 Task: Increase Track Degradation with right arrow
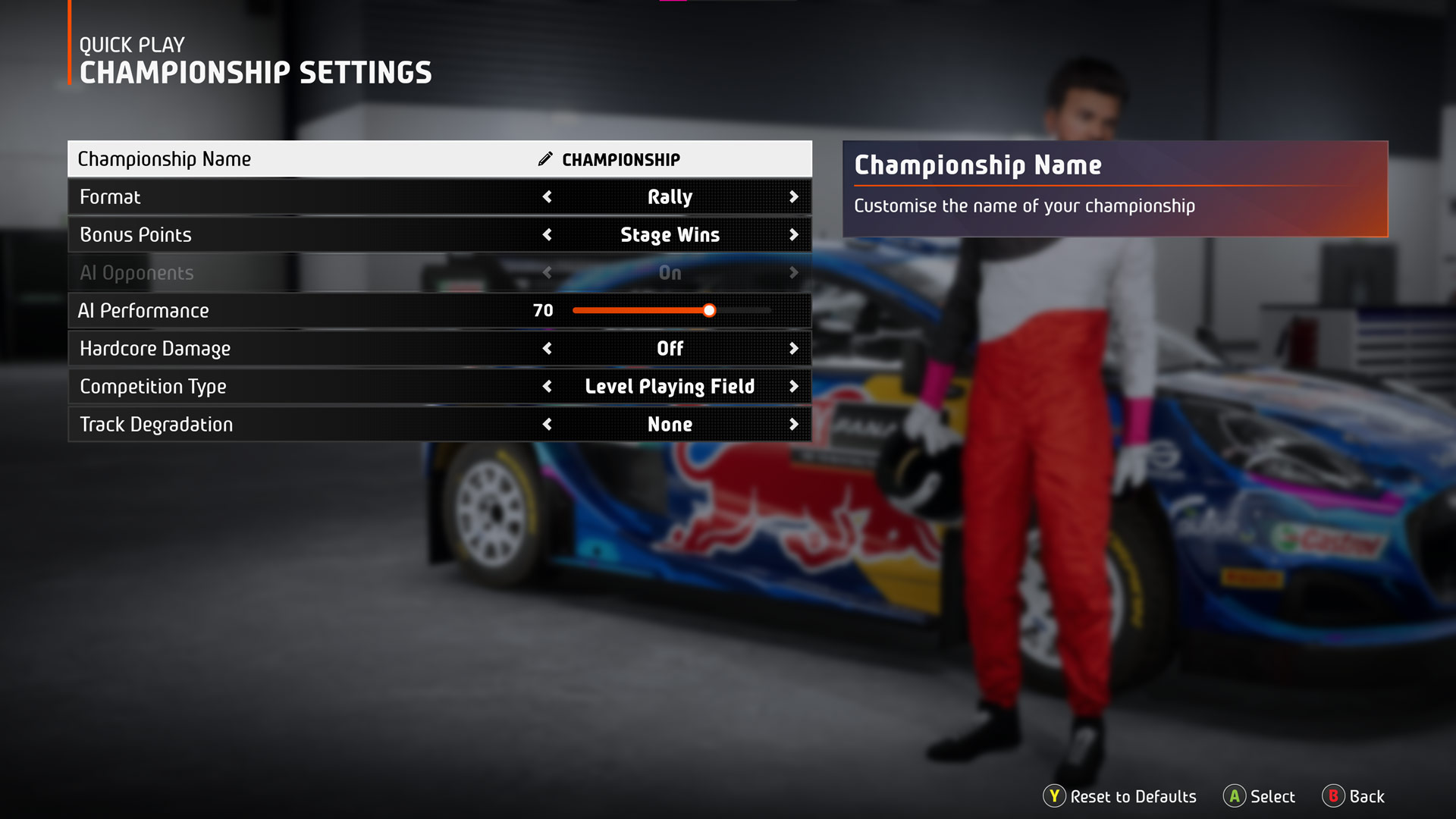(793, 425)
